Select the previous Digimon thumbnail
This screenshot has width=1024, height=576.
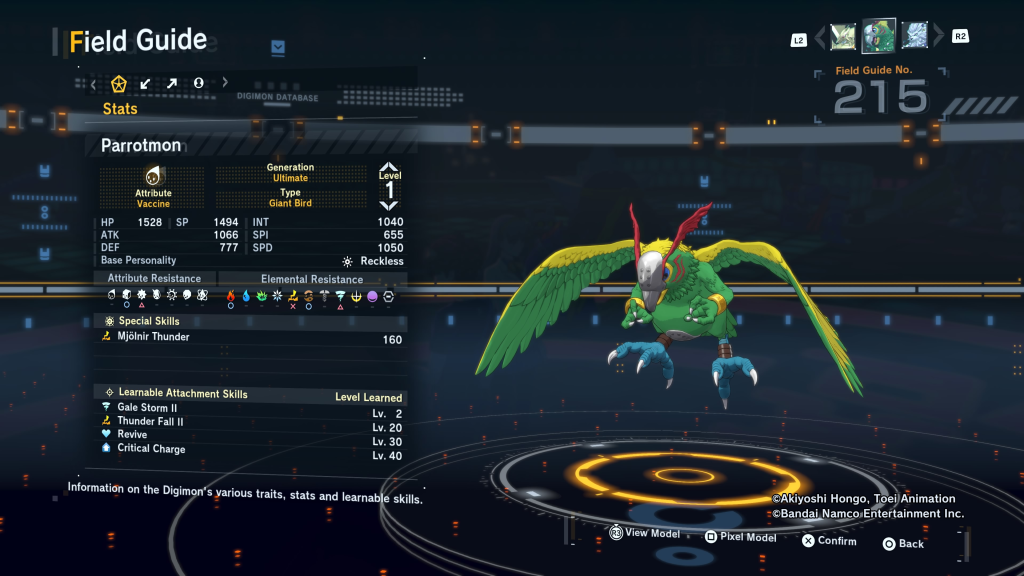843,37
